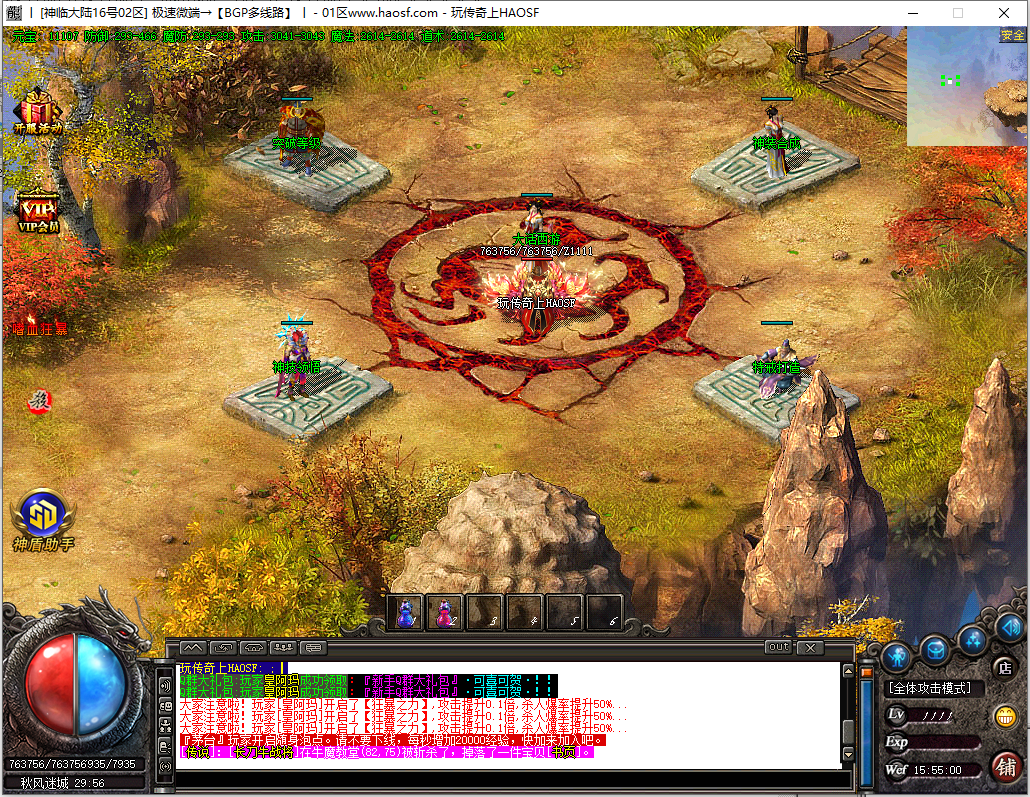Image resolution: width=1030 pixels, height=797 pixels.
Task: Open the VIP会员 membership panel
Action: (x=39, y=210)
